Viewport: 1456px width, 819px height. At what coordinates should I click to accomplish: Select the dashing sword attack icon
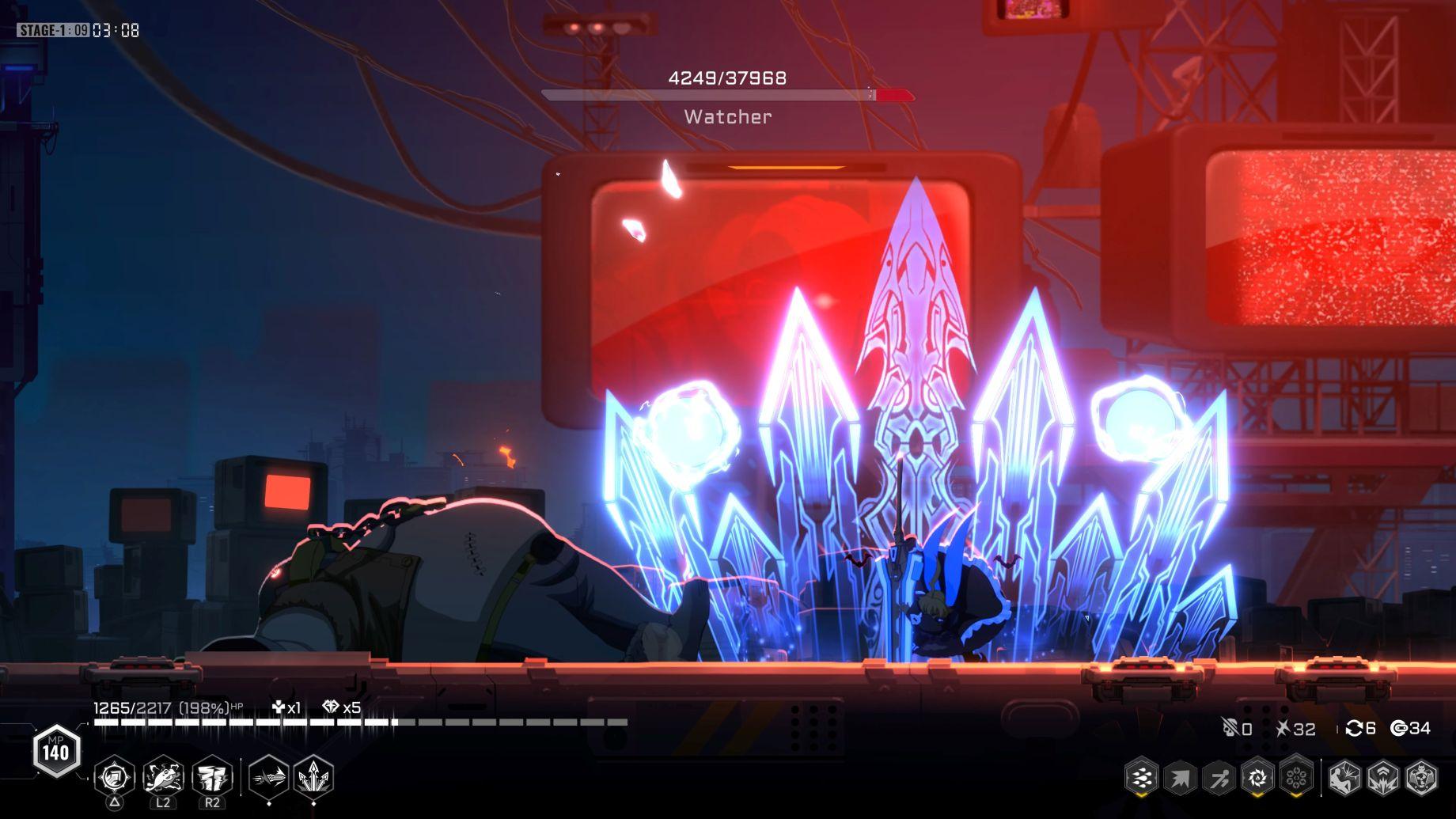click(269, 778)
